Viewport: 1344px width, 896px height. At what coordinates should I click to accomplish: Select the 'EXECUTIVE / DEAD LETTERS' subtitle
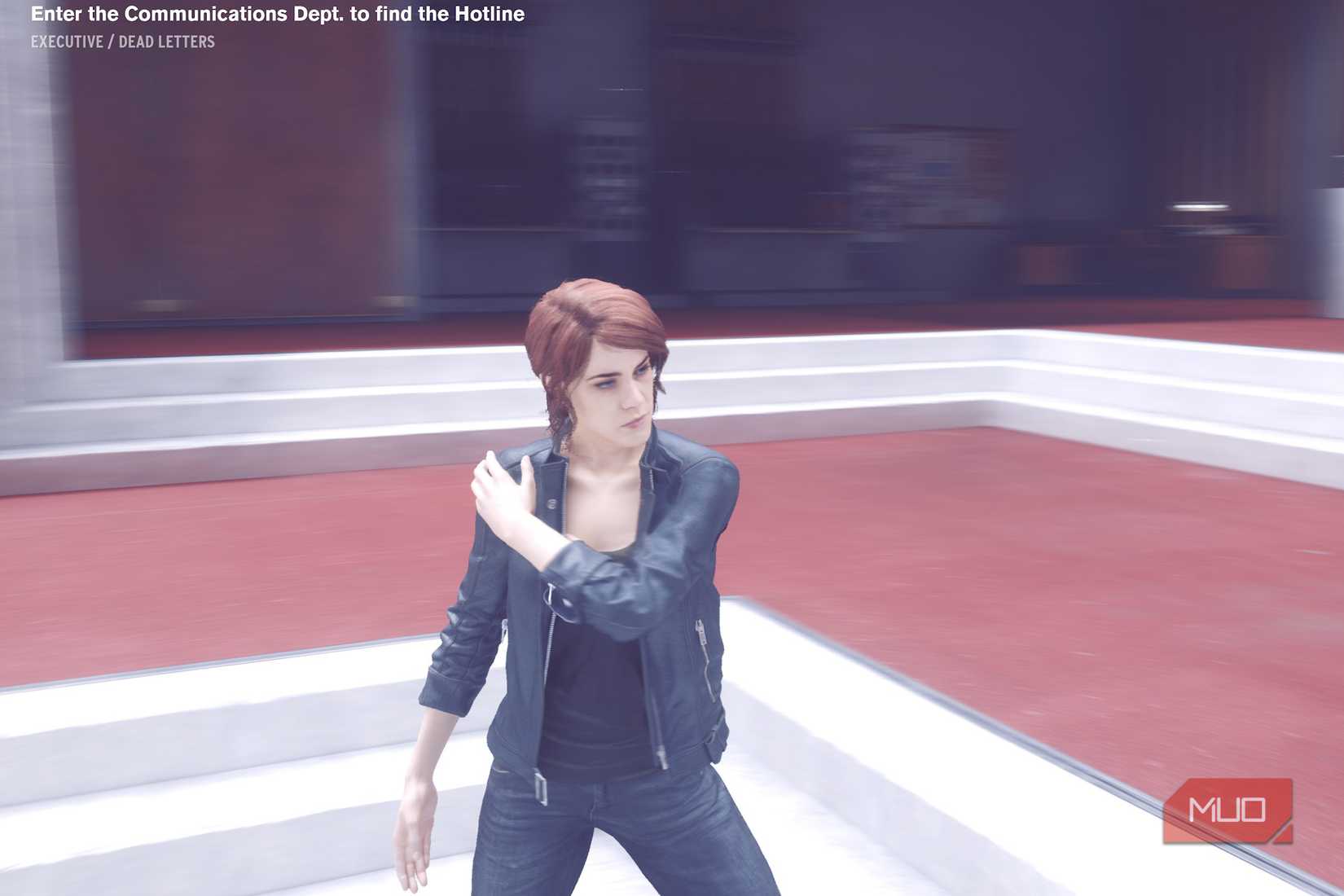pyautogui.click(x=122, y=42)
